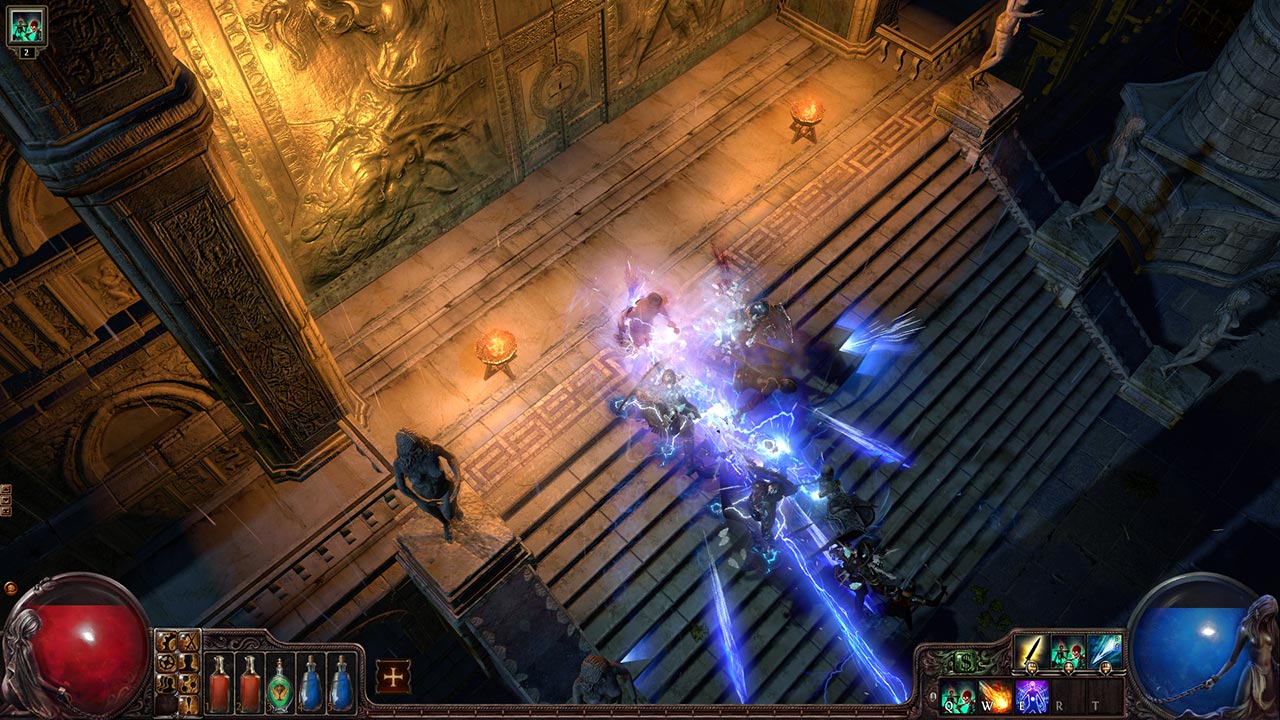Drink the red life flask in slot 2
1280x720 pixels.
click(x=249, y=684)
